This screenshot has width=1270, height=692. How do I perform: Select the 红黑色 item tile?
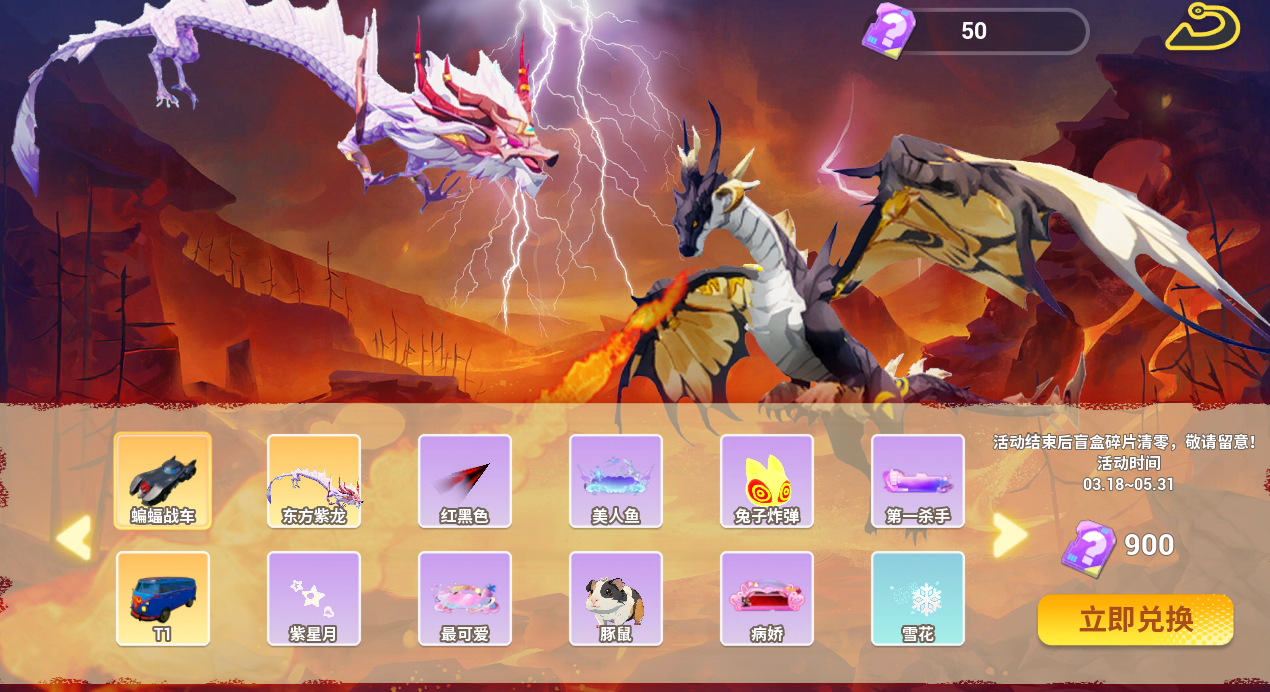point(465,481)
